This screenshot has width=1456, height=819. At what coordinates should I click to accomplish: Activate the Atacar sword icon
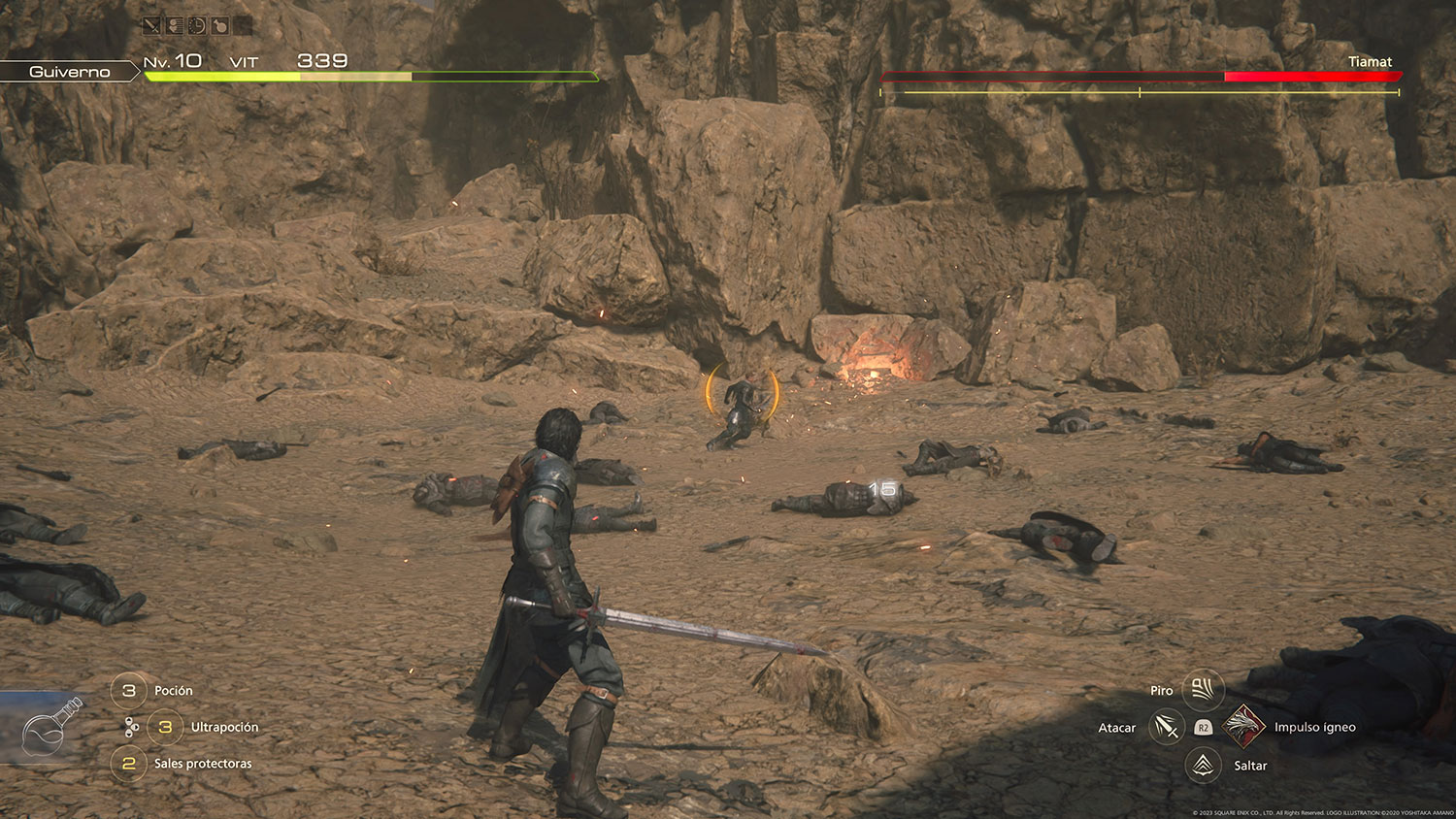point(1166,727)
